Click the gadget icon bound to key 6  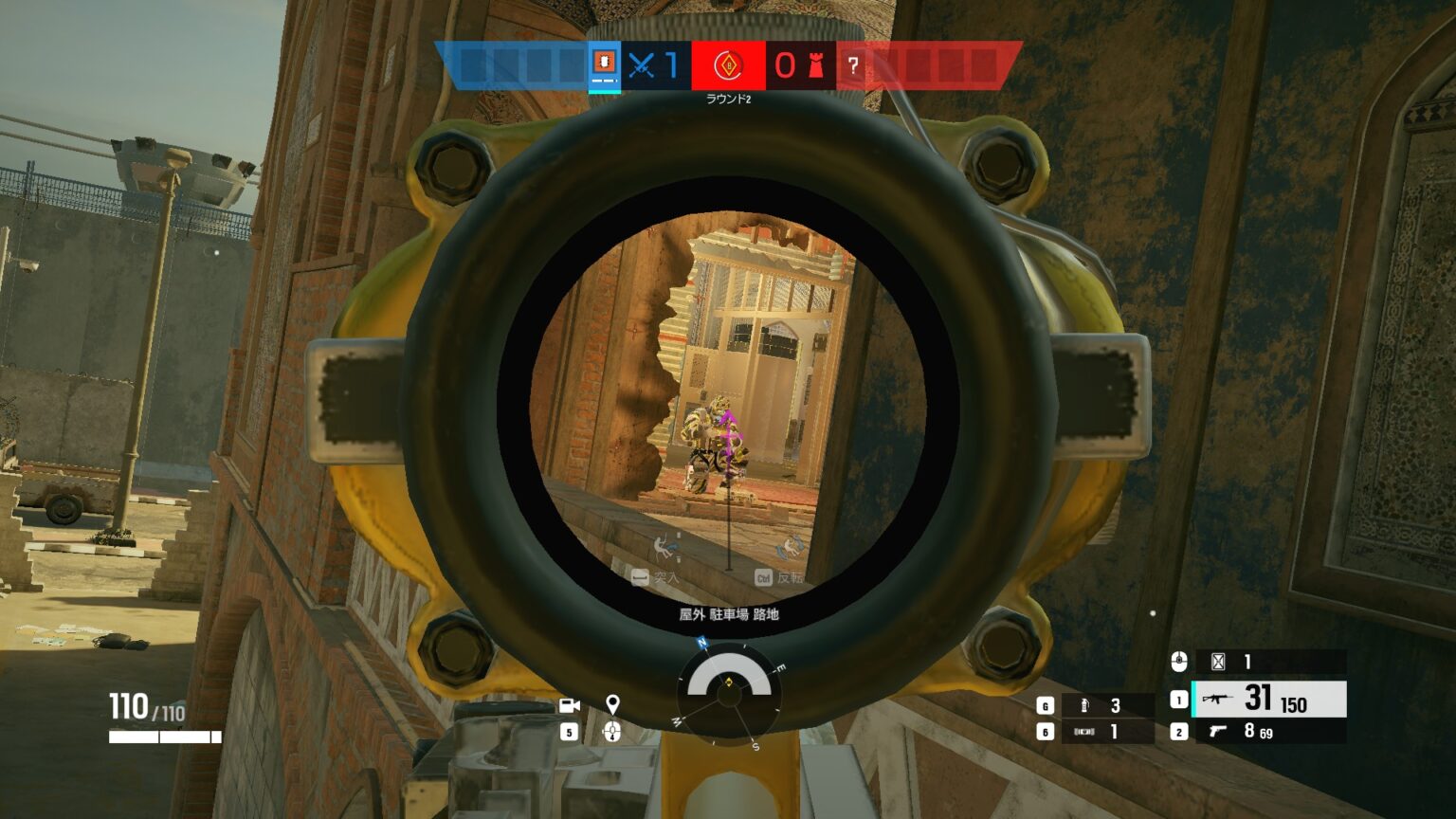pos(1083,732)
